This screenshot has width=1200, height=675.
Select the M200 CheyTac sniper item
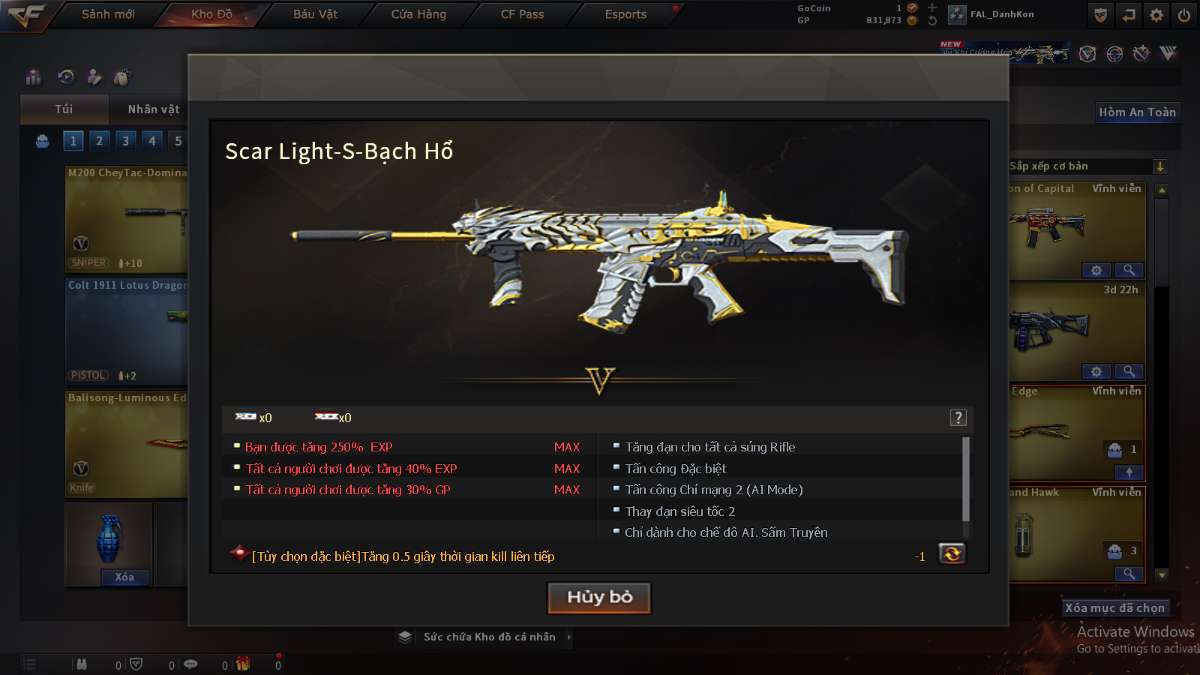pyautogui.click(x=126, y=219)
